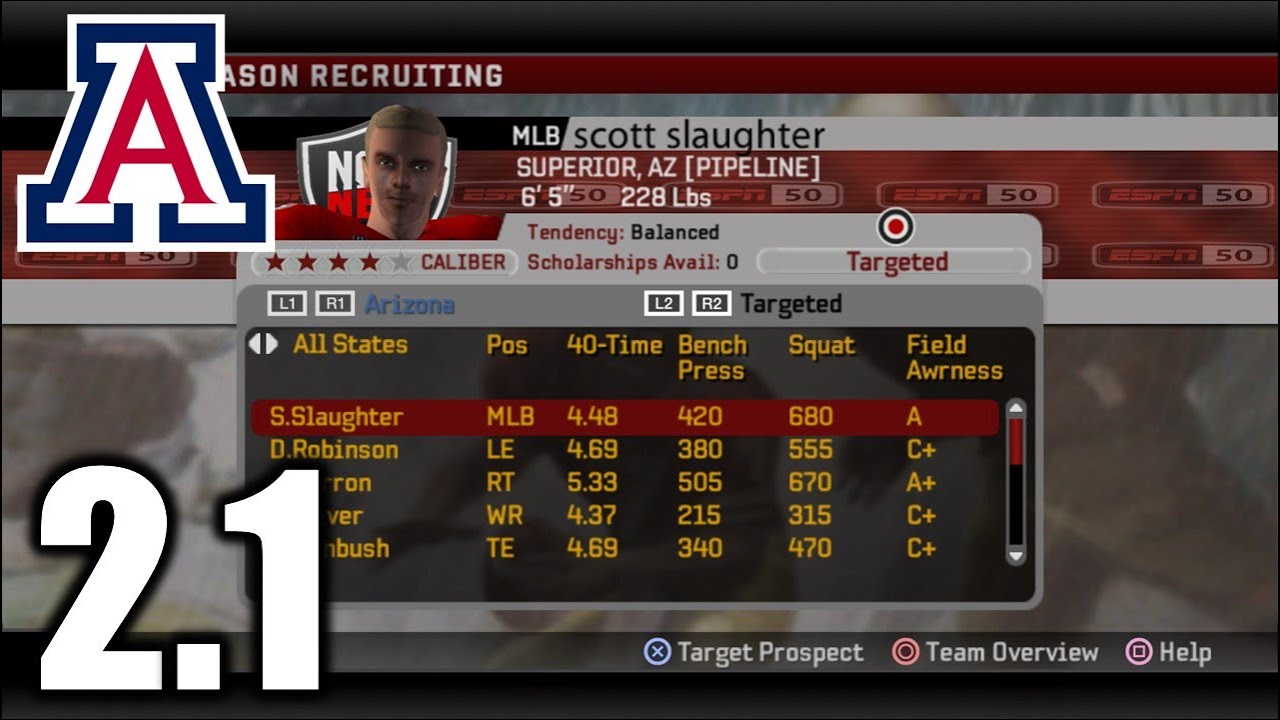
Task: Choose the TE recruit with 340 bench press
Action: (624, 548)
